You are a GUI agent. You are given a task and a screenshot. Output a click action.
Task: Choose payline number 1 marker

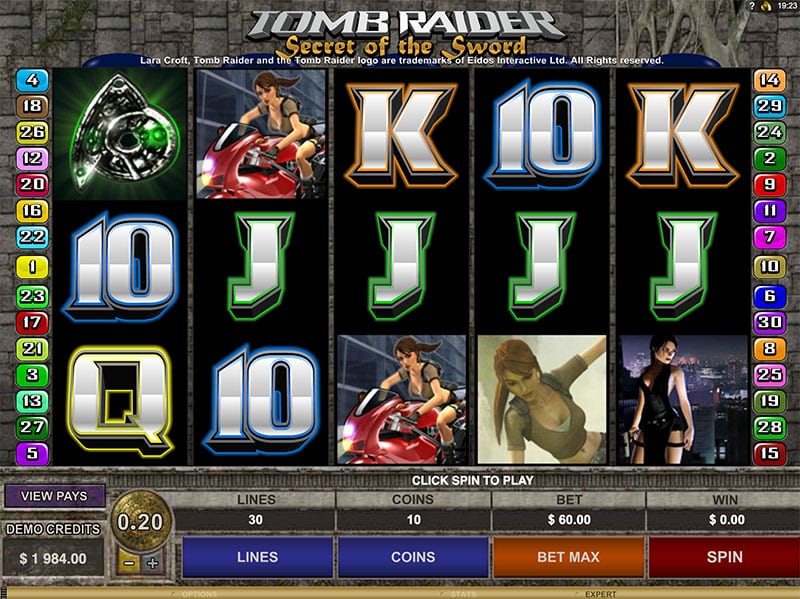[33, 267]
